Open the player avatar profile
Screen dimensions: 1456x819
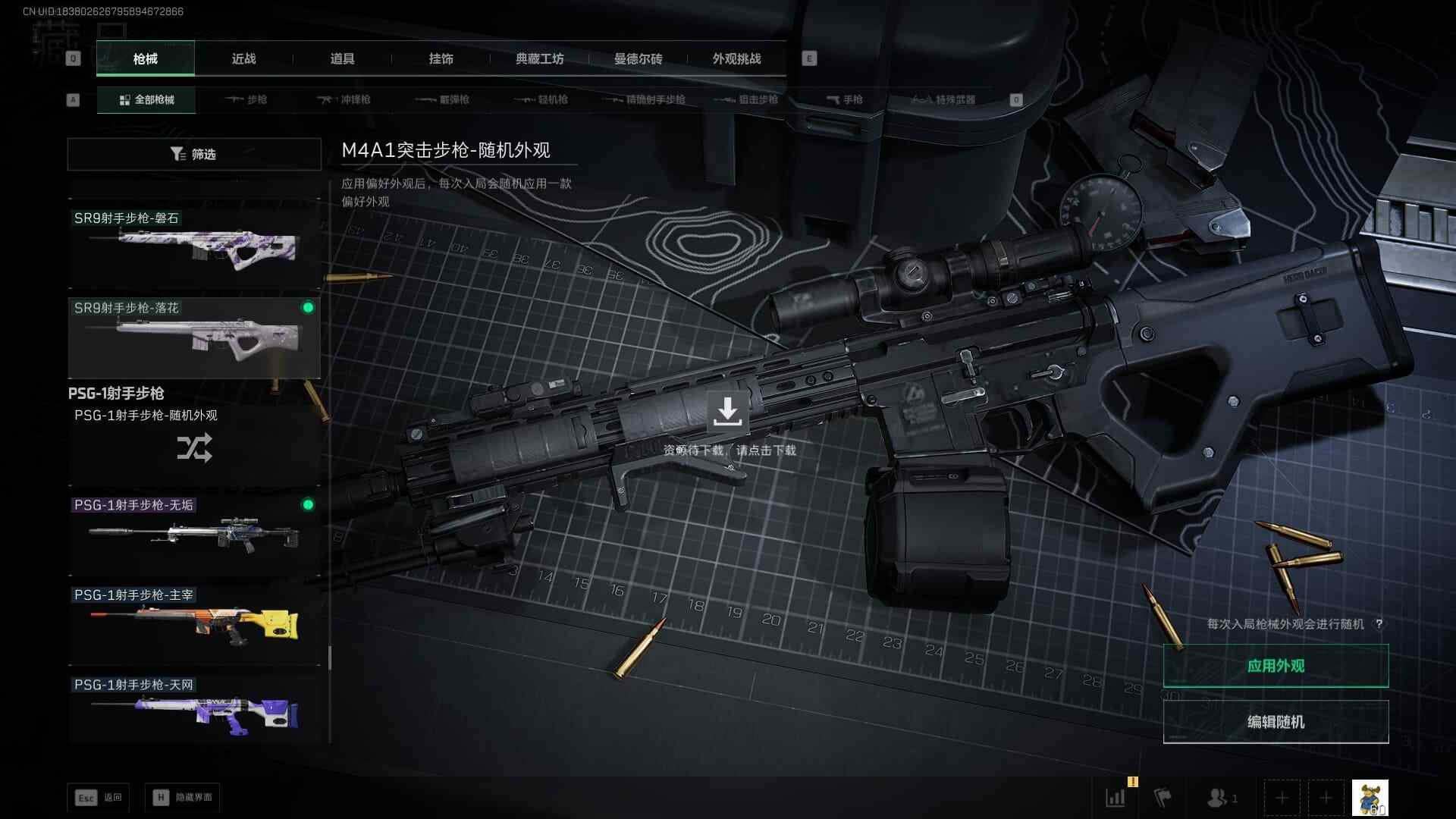click(1370, 798)
